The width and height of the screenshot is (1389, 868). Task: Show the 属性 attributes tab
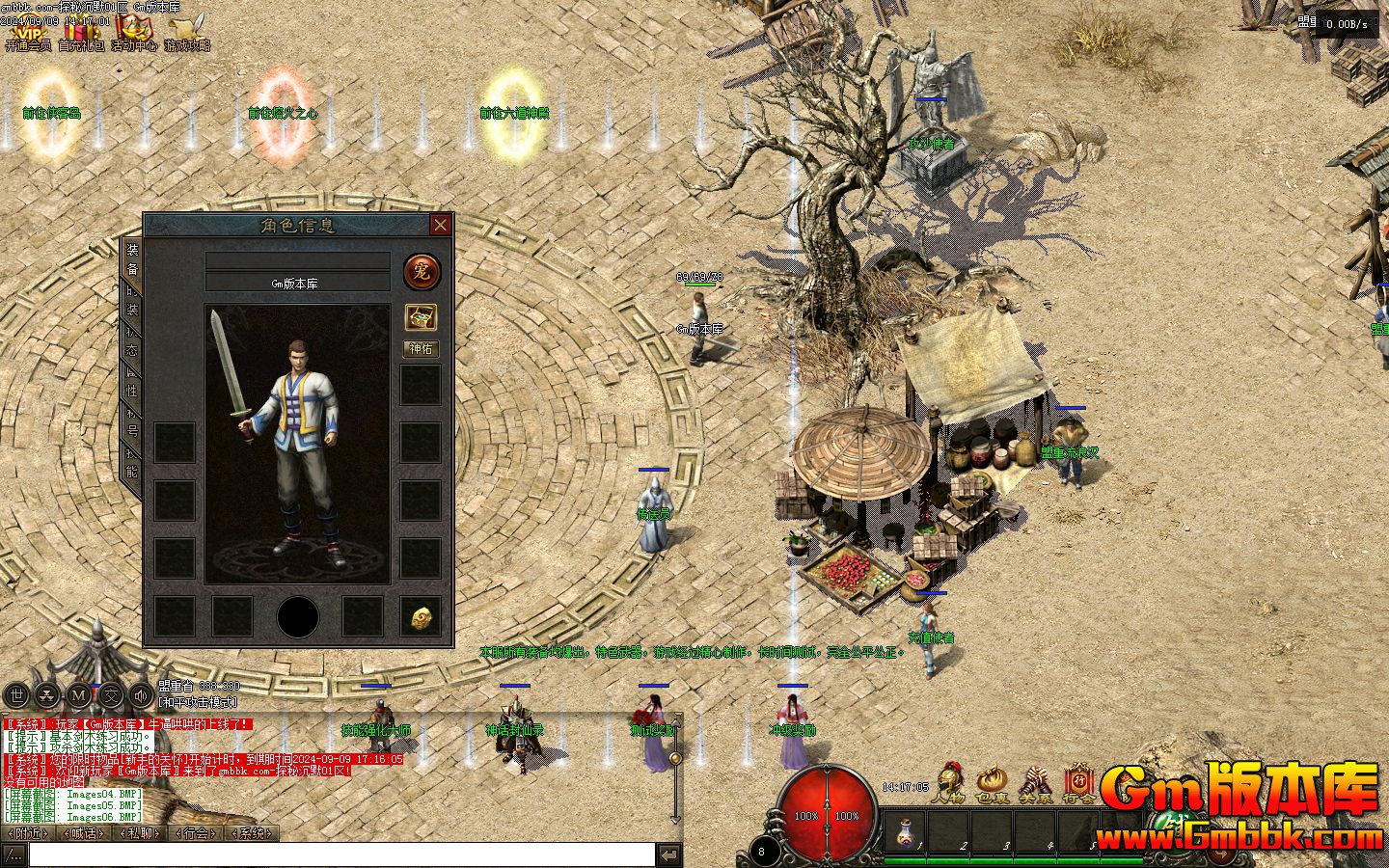[x=132, y=382]
